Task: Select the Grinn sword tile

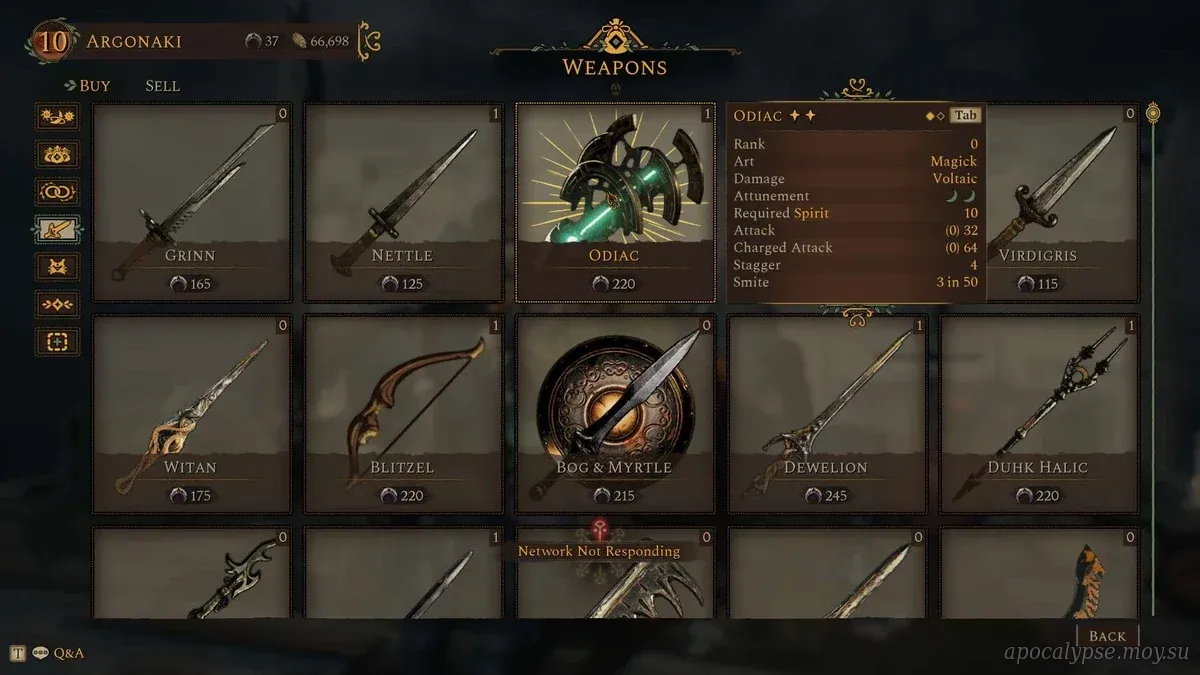Action: pyautogui.click(x=192, y=202)
